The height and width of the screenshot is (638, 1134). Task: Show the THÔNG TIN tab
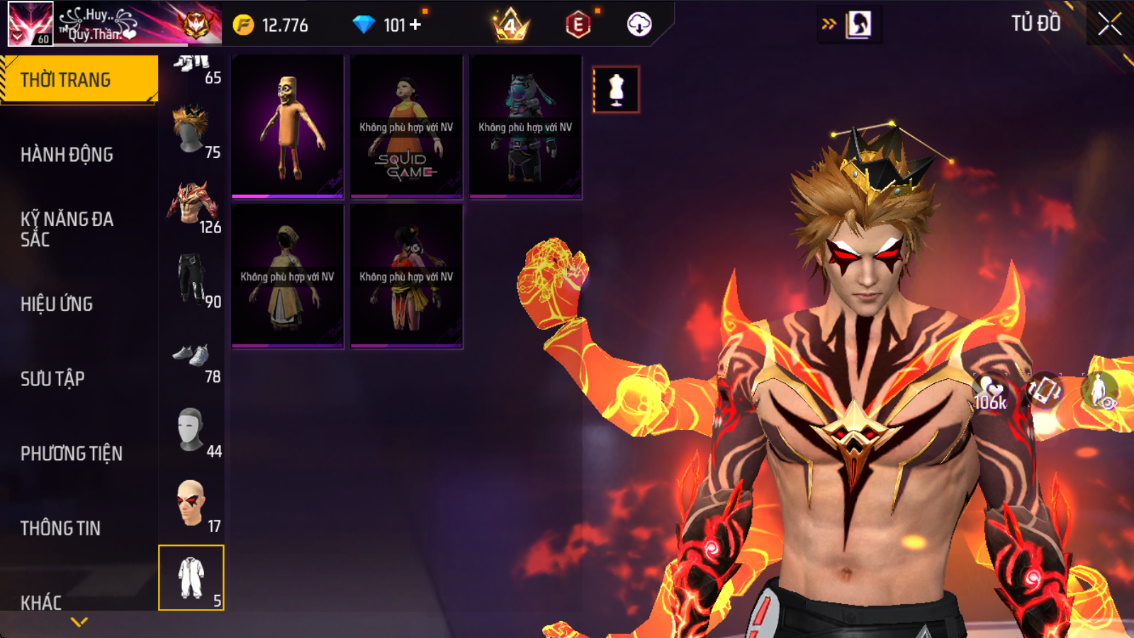61,528
